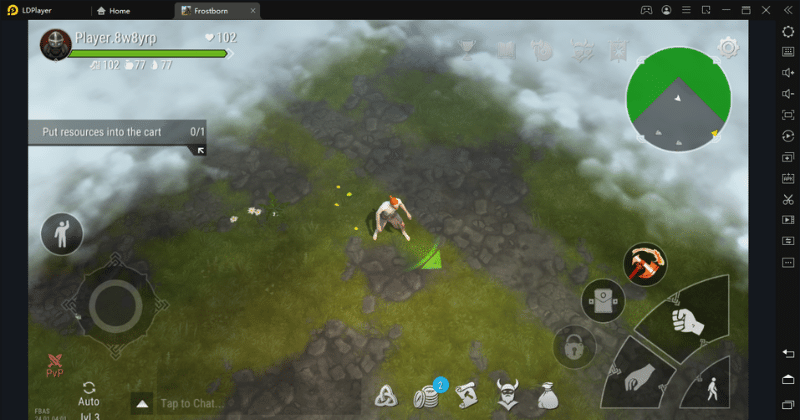Open the settings gear menu

(728, 47)
